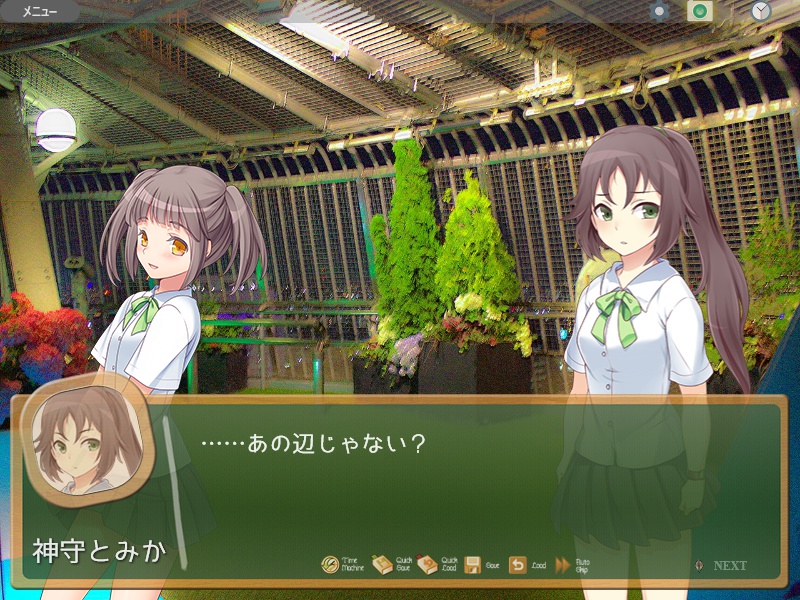Open the clock icon
The height and width of the screenshot is (600, 800).
click(x=761, y=12)
